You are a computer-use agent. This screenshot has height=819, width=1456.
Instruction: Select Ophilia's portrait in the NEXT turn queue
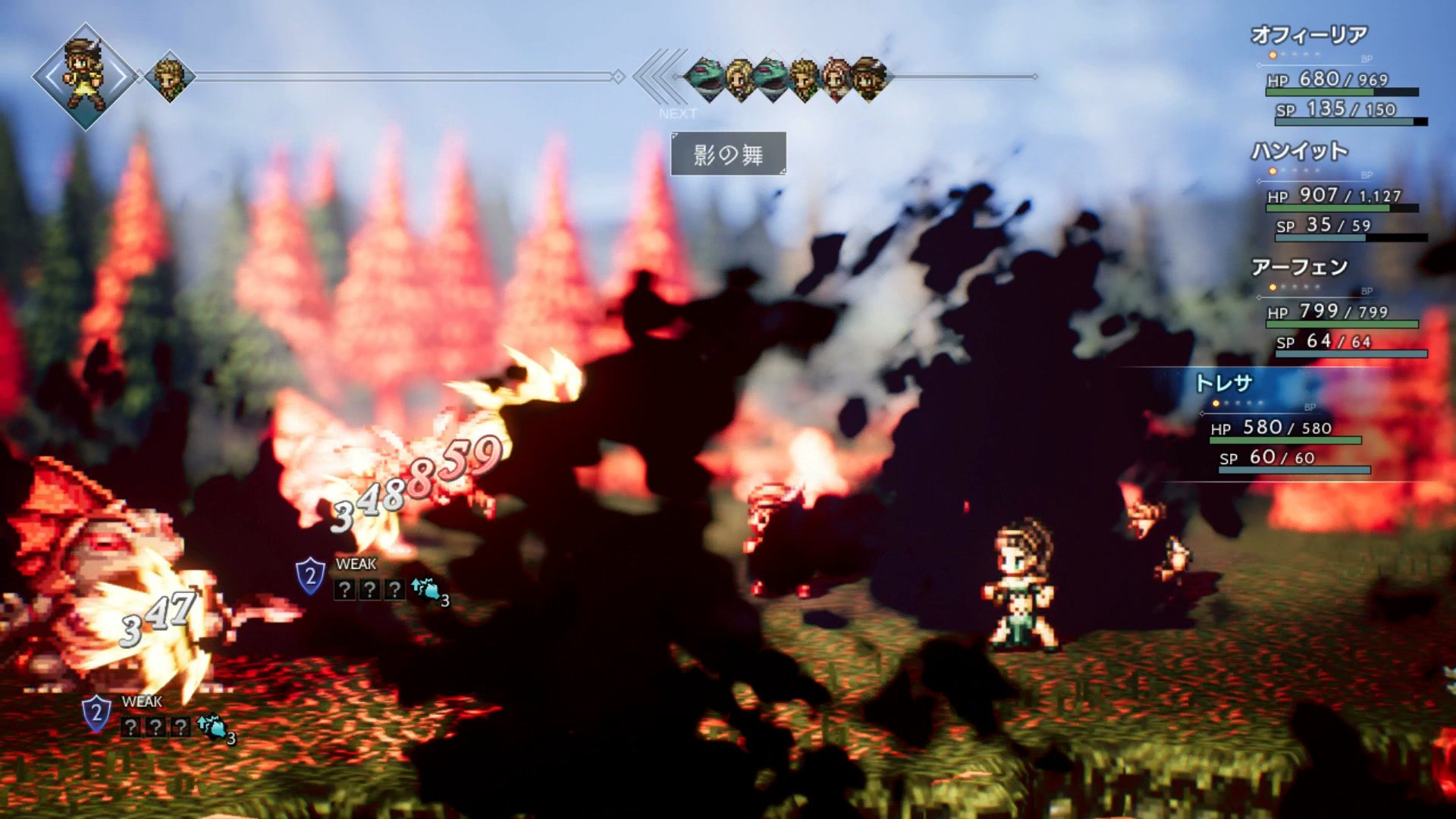point(739,77)
